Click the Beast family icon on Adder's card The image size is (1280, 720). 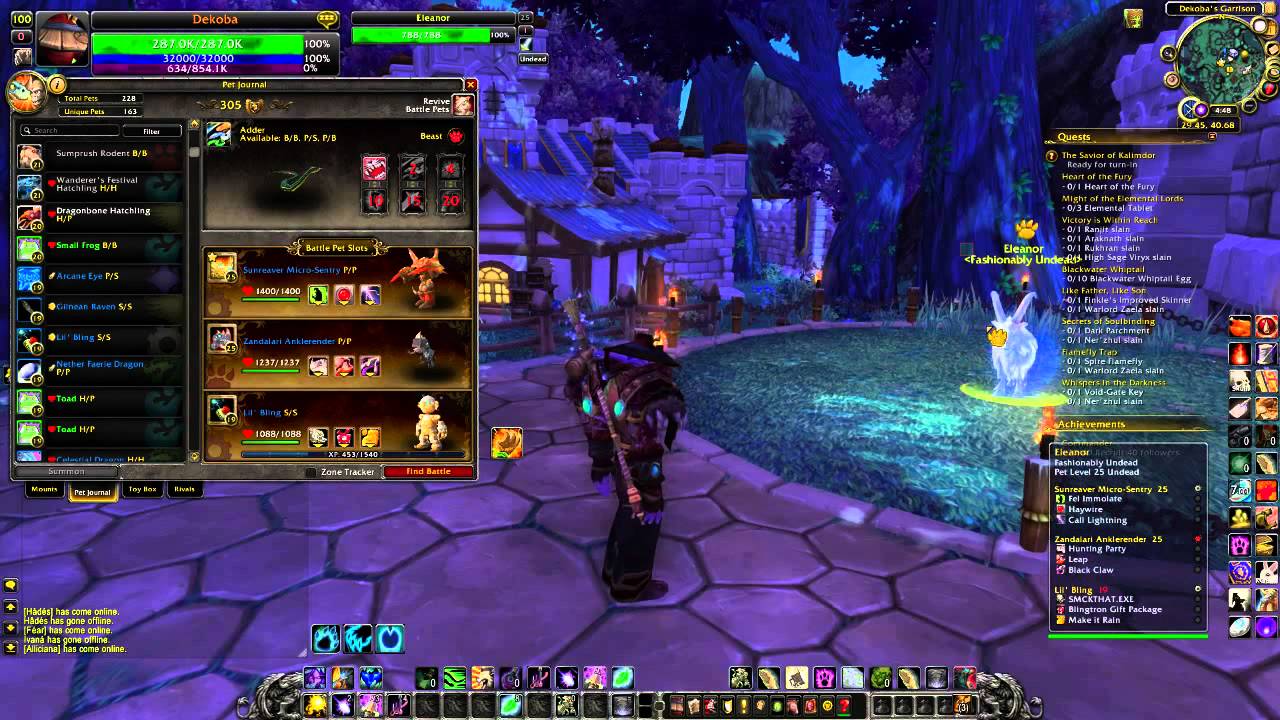456,137
